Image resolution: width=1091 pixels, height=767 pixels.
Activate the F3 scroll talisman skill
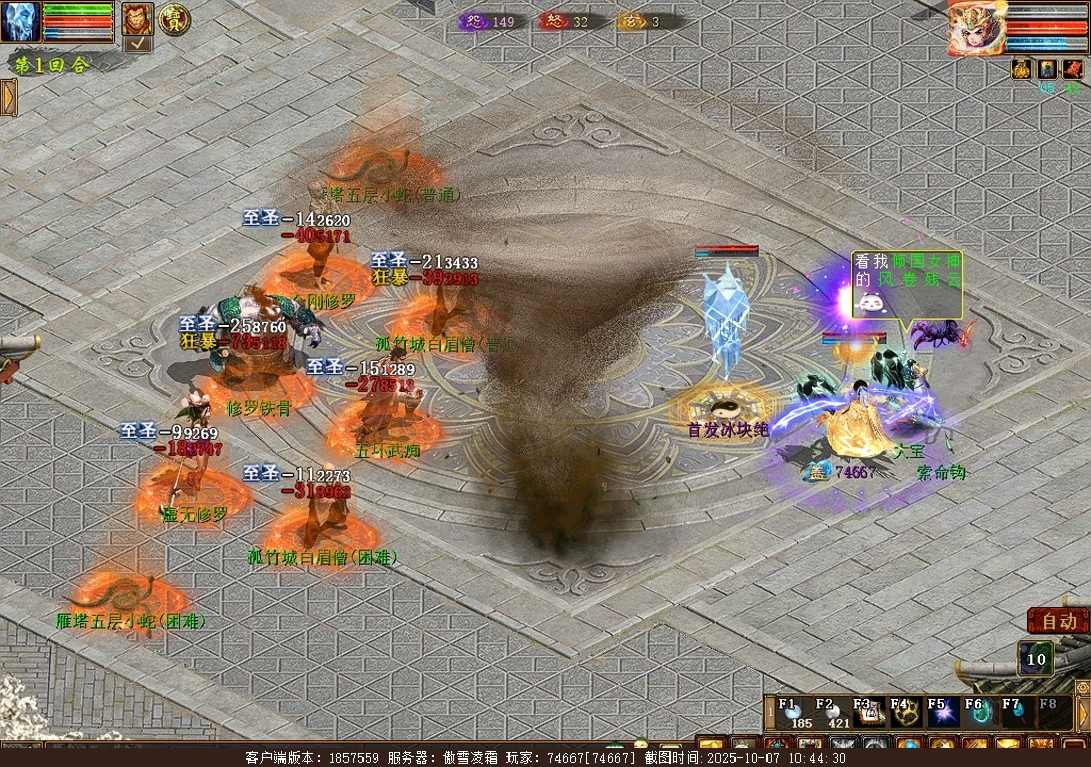(867, 714)
